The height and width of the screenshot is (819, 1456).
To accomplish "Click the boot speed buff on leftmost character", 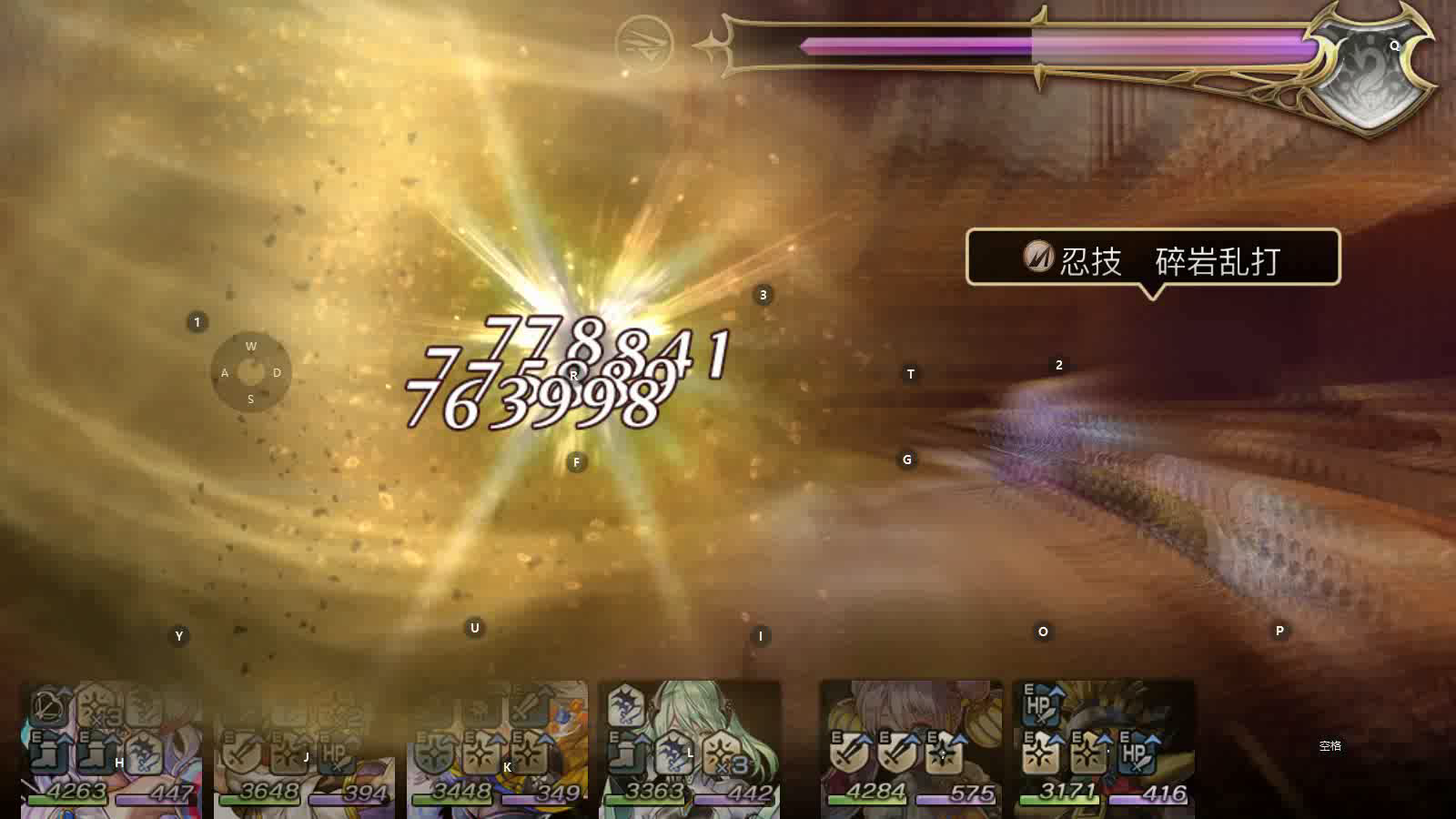I will point(44,751).
